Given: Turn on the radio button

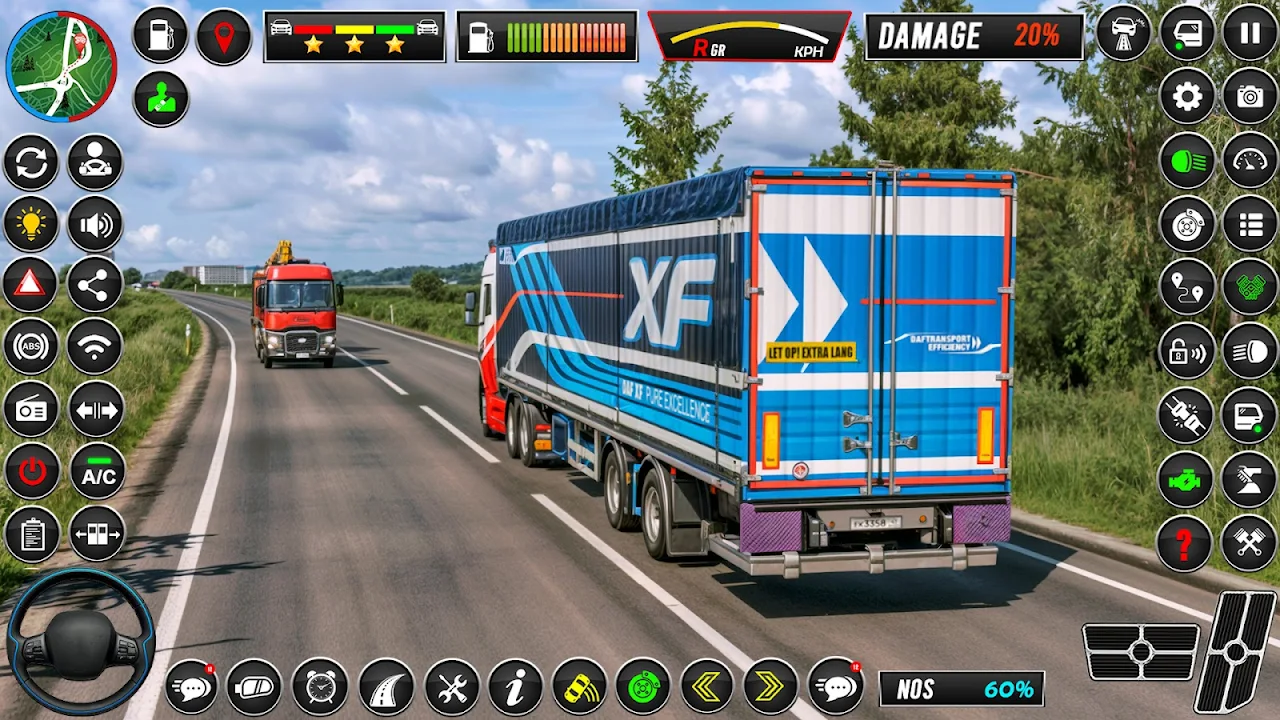Looking at the screenshot, I should 31,409.
